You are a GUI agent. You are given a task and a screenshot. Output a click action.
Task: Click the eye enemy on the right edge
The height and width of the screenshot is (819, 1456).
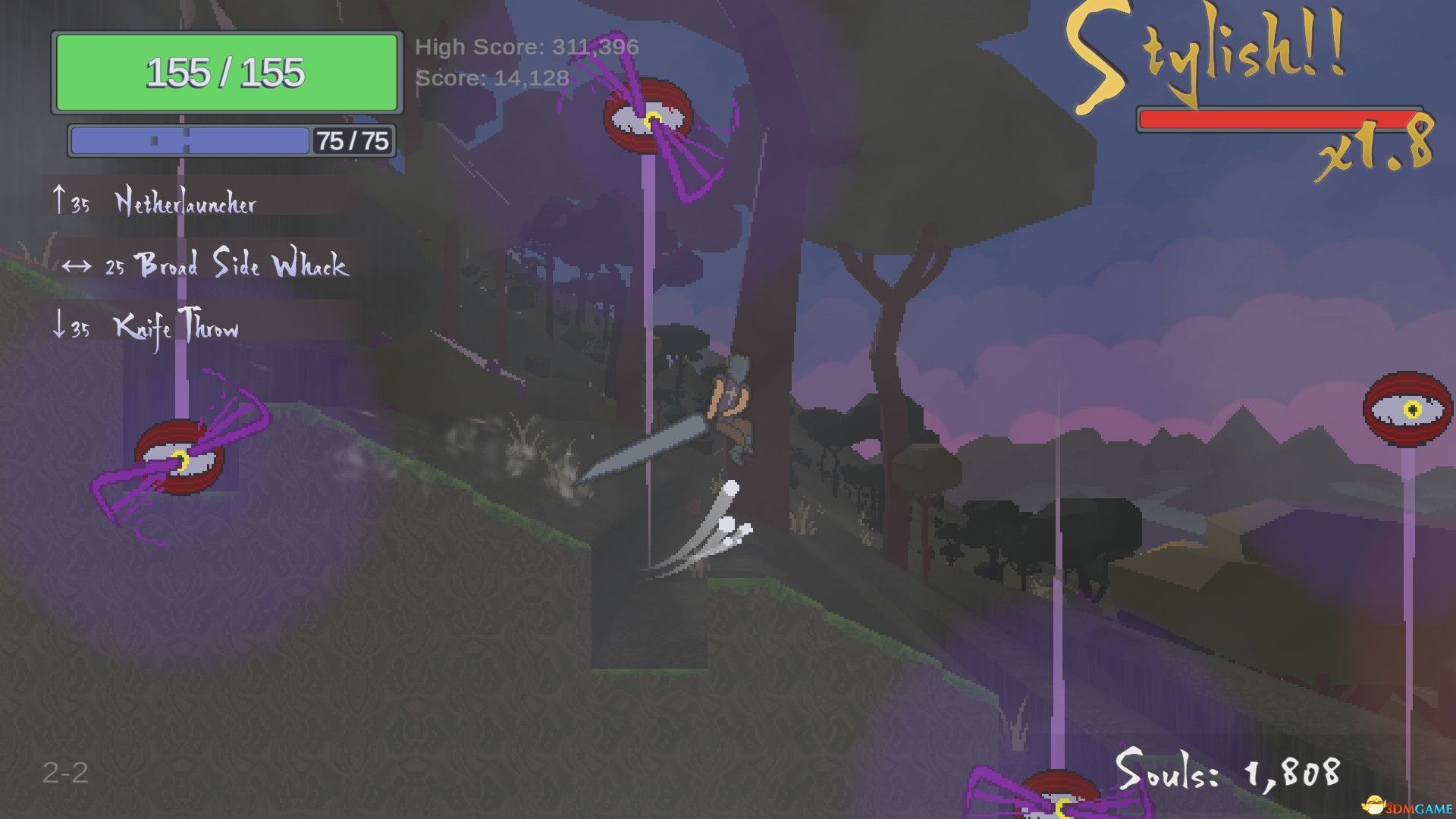coord(1407,409)
